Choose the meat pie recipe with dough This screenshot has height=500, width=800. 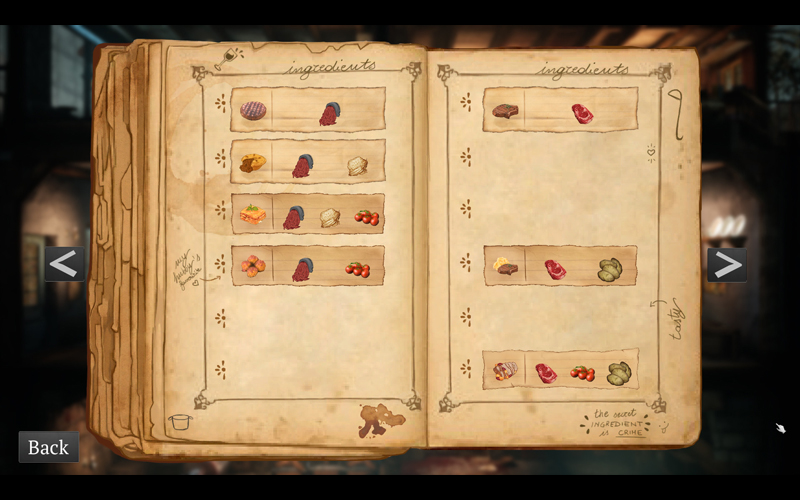click(307, 162)
